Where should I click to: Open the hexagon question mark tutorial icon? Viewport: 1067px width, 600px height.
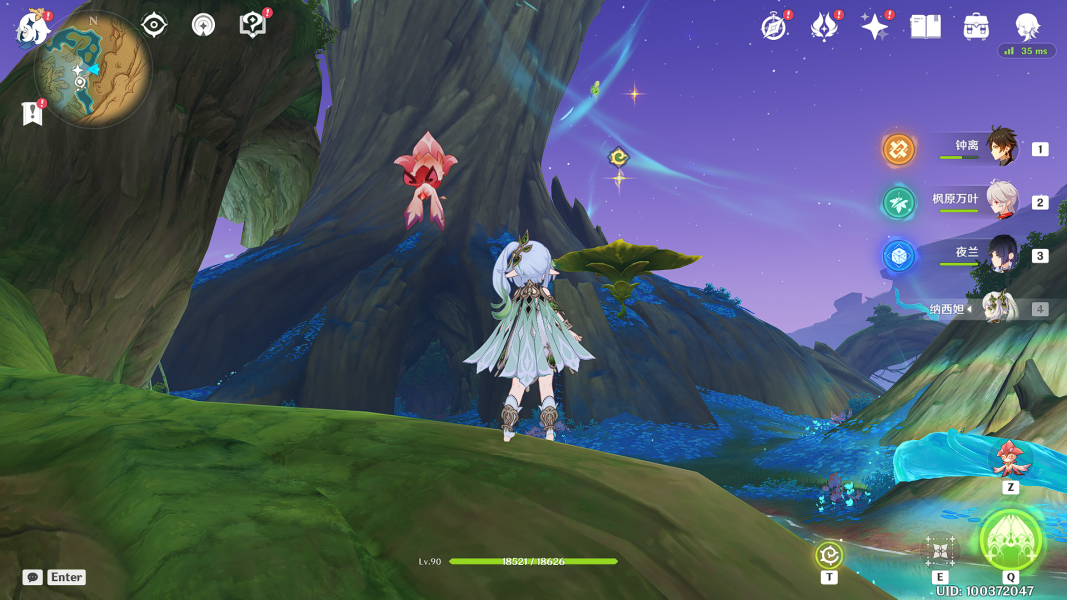253,25
